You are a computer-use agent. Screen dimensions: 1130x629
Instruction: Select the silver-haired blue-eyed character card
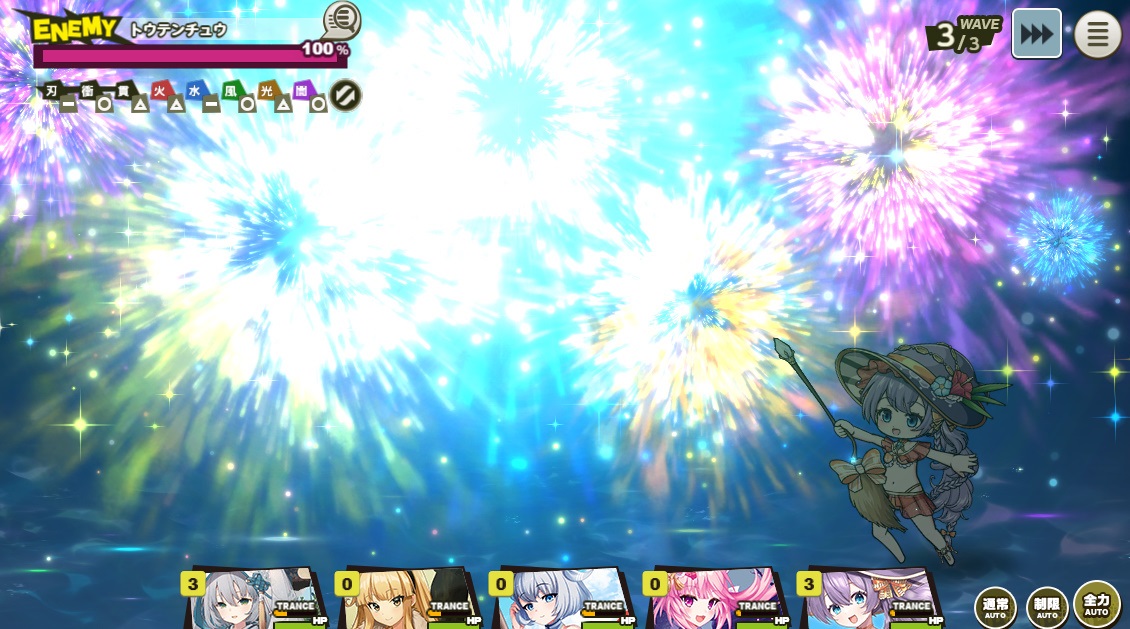coord(560,600)
